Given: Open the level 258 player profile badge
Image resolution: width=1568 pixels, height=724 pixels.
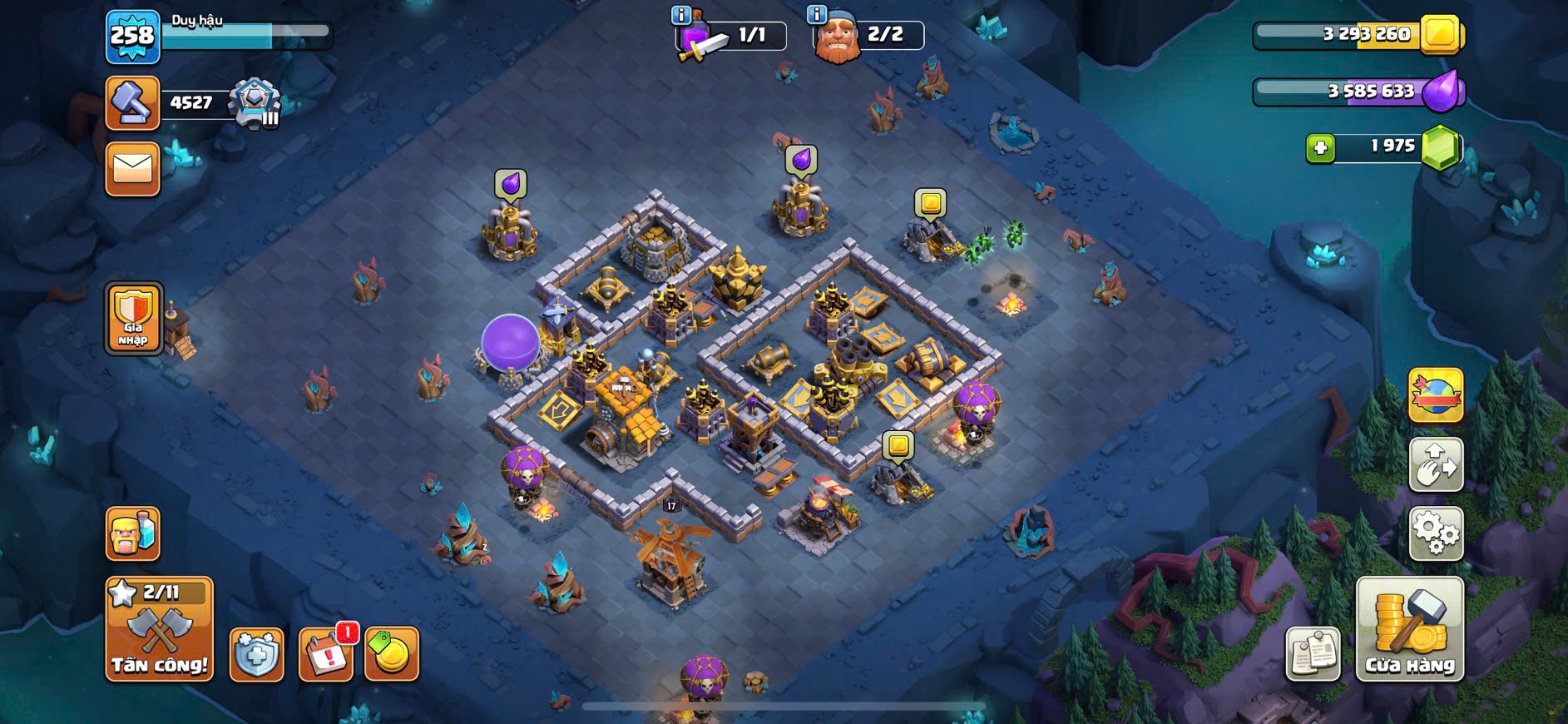Looking at the screenshot, I should (132, 37).
